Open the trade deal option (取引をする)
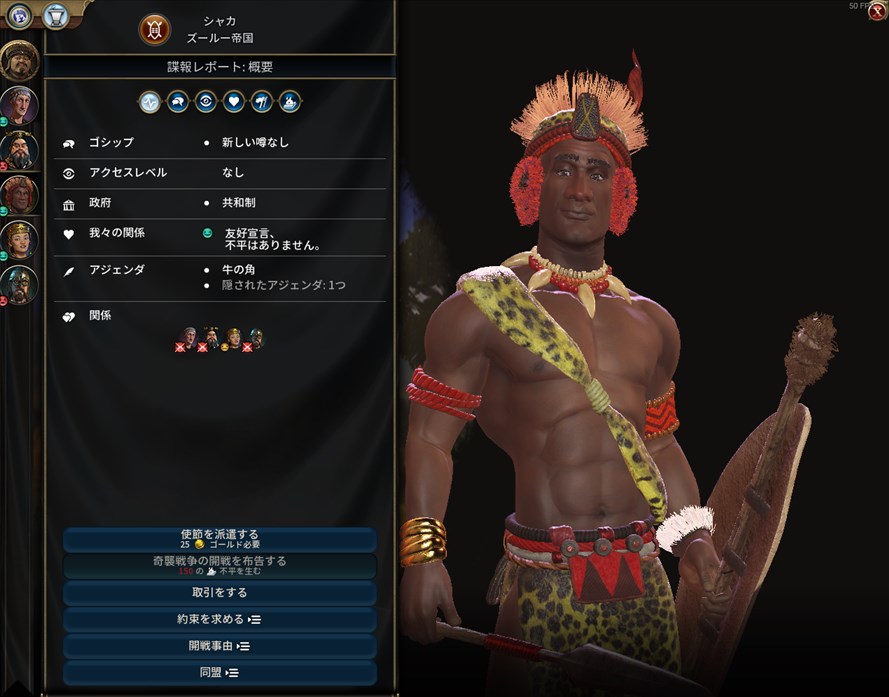 (x=220, y=593)
